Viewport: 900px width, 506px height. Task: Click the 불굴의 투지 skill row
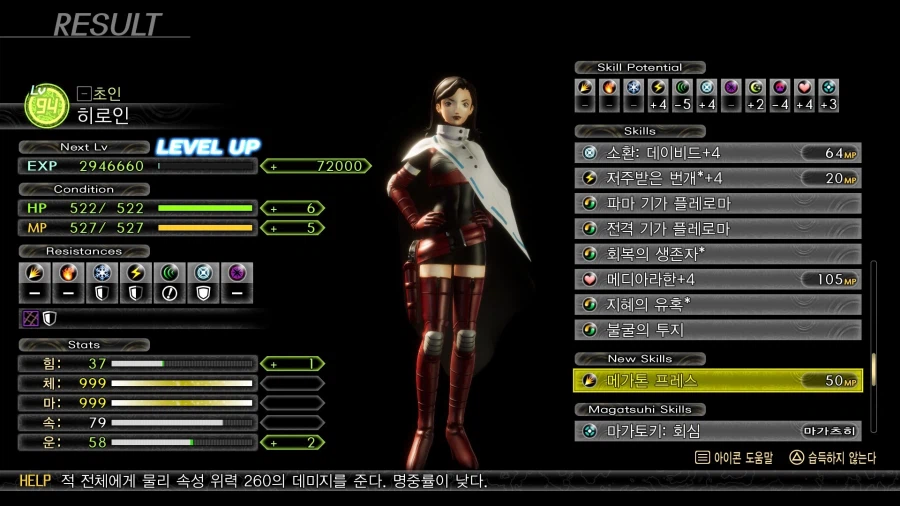(717, 329)
